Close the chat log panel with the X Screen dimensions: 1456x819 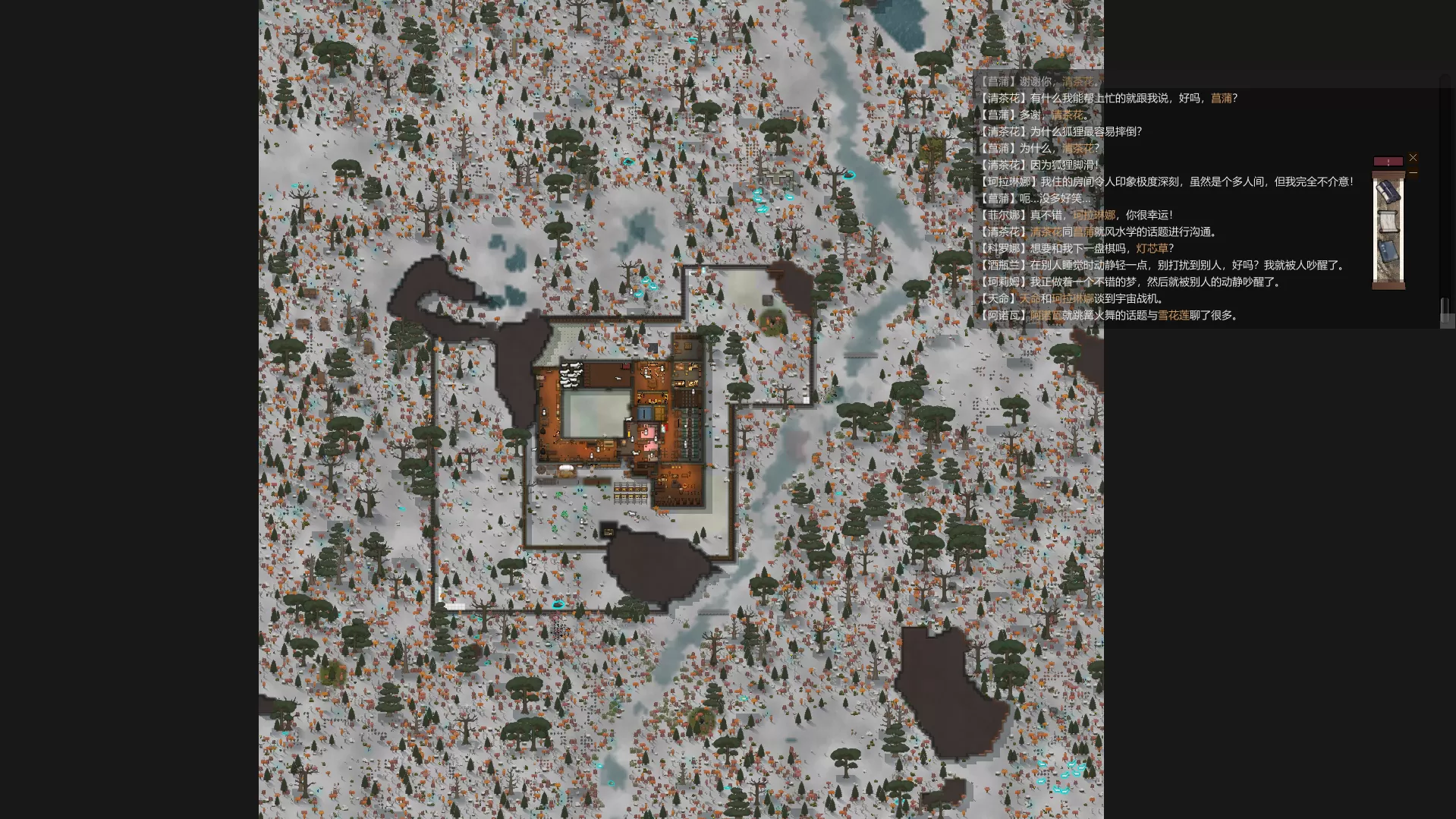1413,157
